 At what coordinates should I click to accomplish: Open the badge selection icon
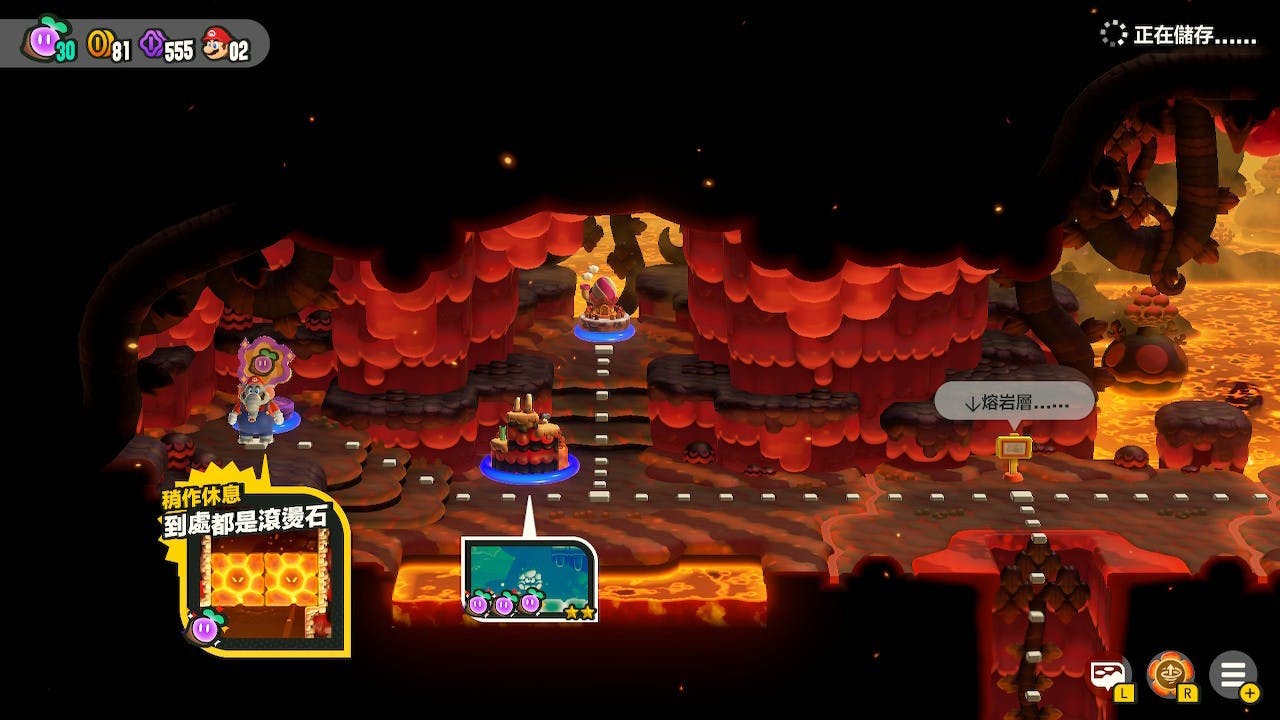coord(1169,674)
